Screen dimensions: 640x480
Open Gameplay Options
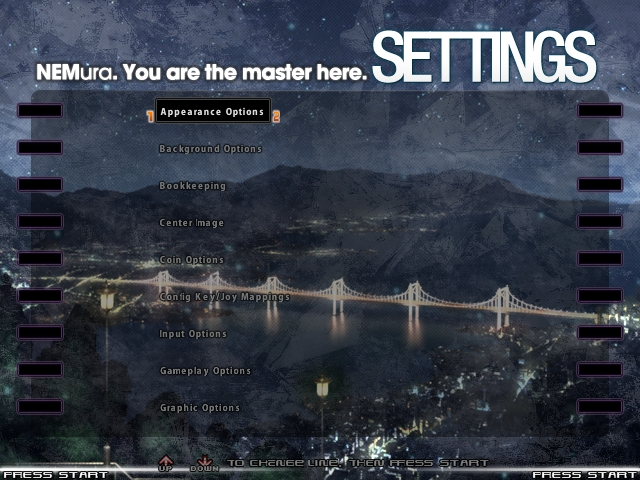pyautogui.click(x=205, y=371)
